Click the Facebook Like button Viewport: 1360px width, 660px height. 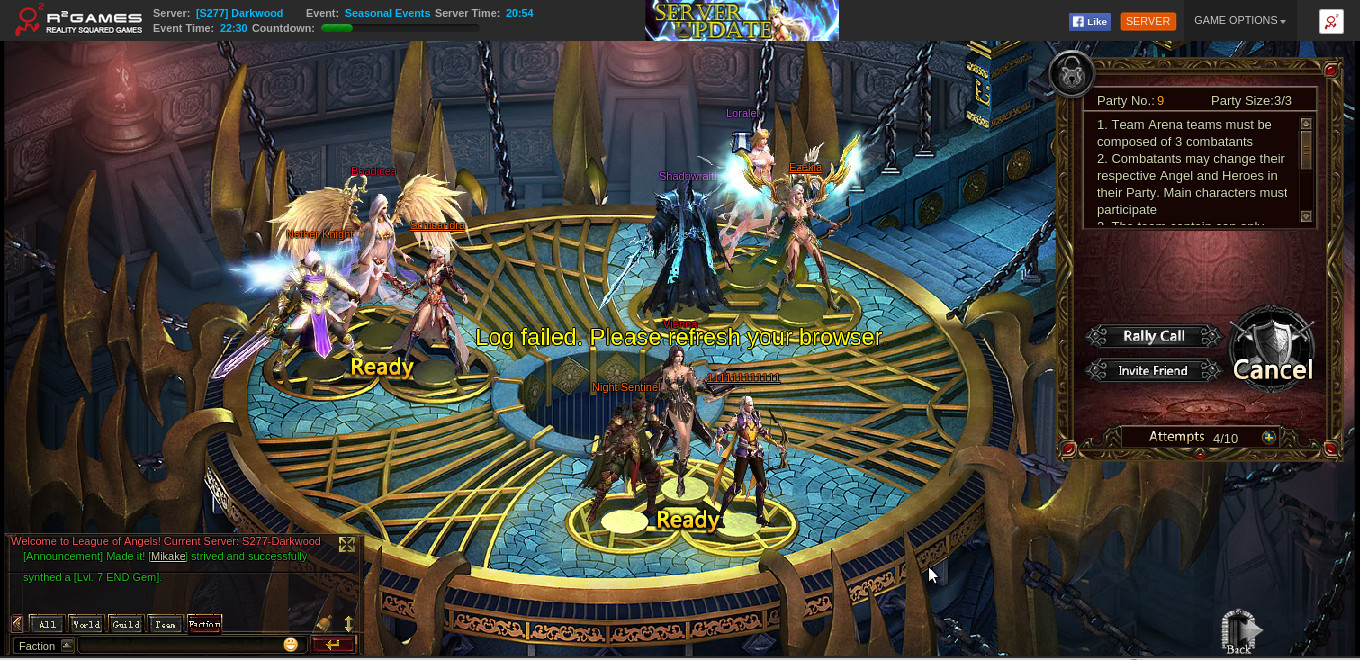pos(1089,21)
